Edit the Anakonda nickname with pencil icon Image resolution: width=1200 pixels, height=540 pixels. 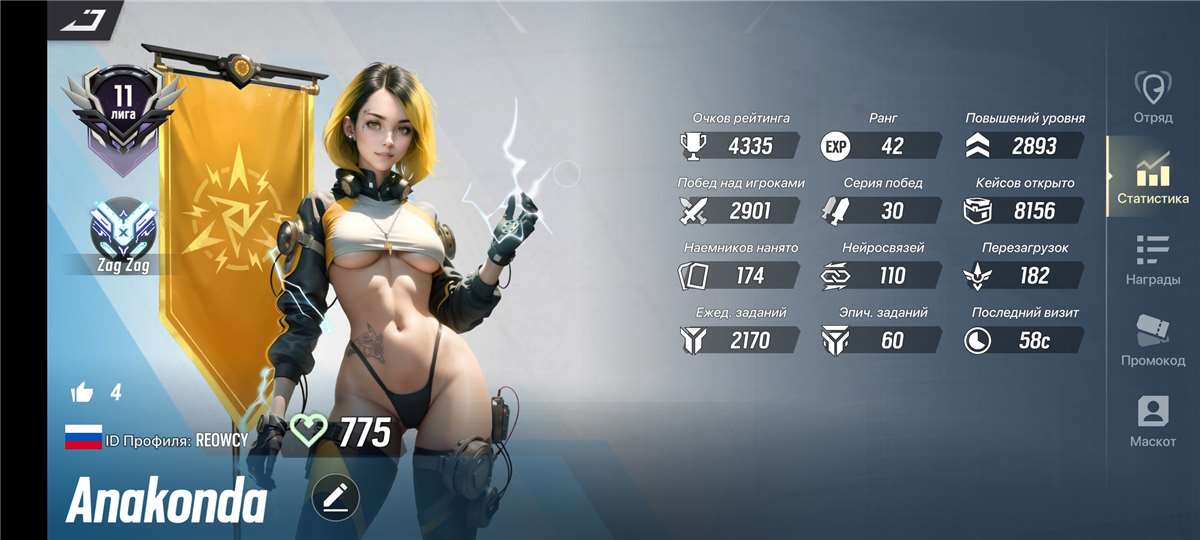pyautogui.click(x=335, y=497)
